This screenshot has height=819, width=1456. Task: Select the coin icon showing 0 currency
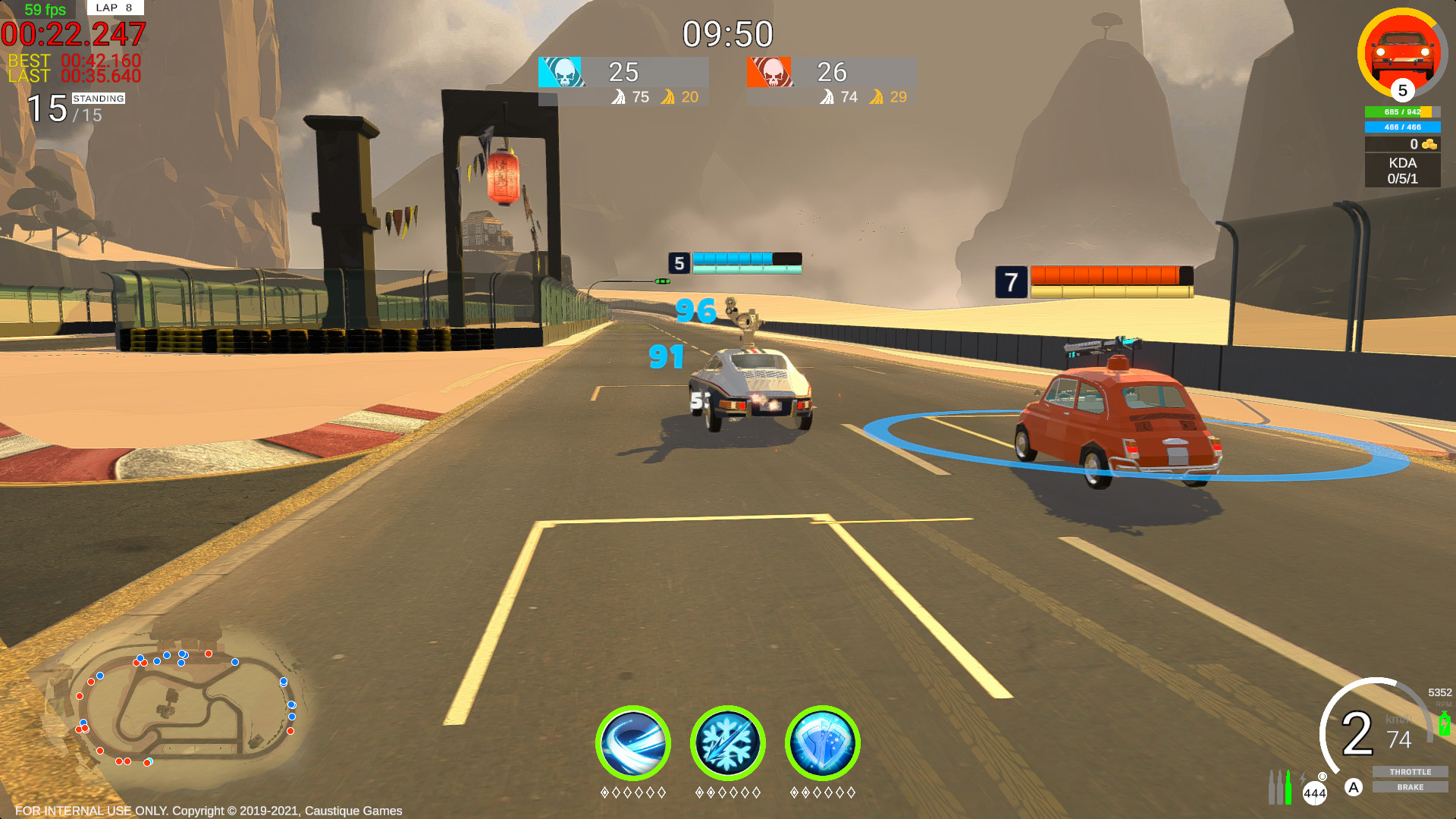point(1429,144)
